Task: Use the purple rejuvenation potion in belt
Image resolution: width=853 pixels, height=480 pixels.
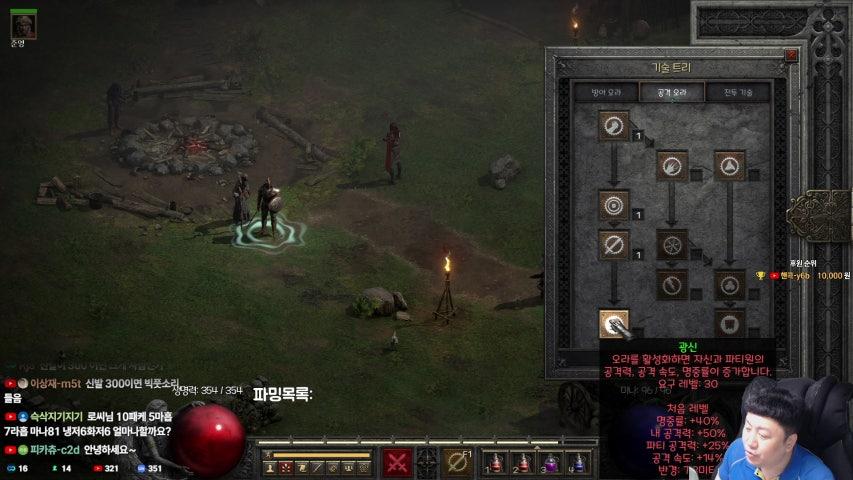Action: pyautogui.click(x=549, y=463)
